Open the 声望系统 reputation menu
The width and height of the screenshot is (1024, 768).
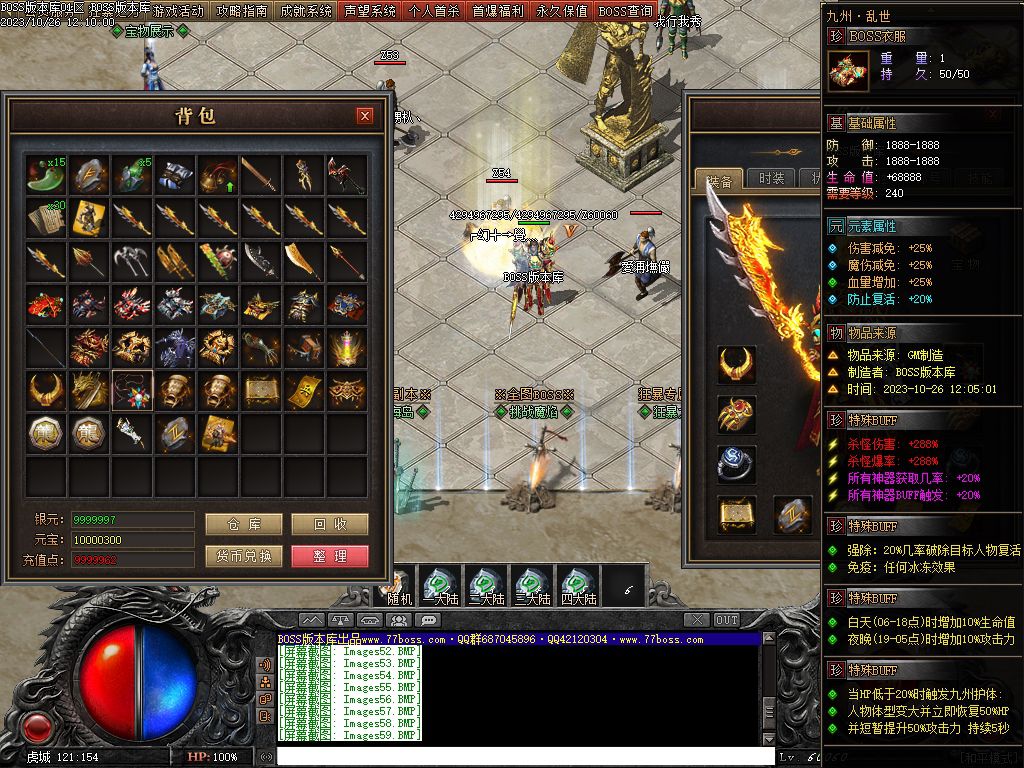click(x=369, y=11)
